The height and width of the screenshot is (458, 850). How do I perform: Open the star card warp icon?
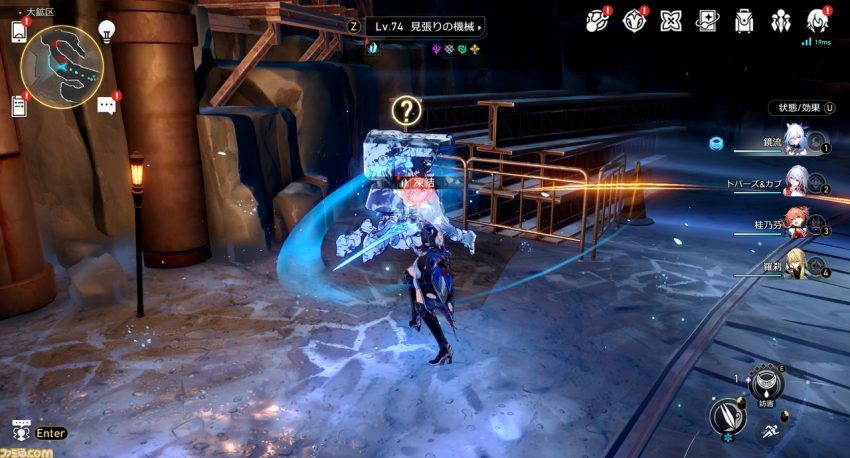coord(707,20)
